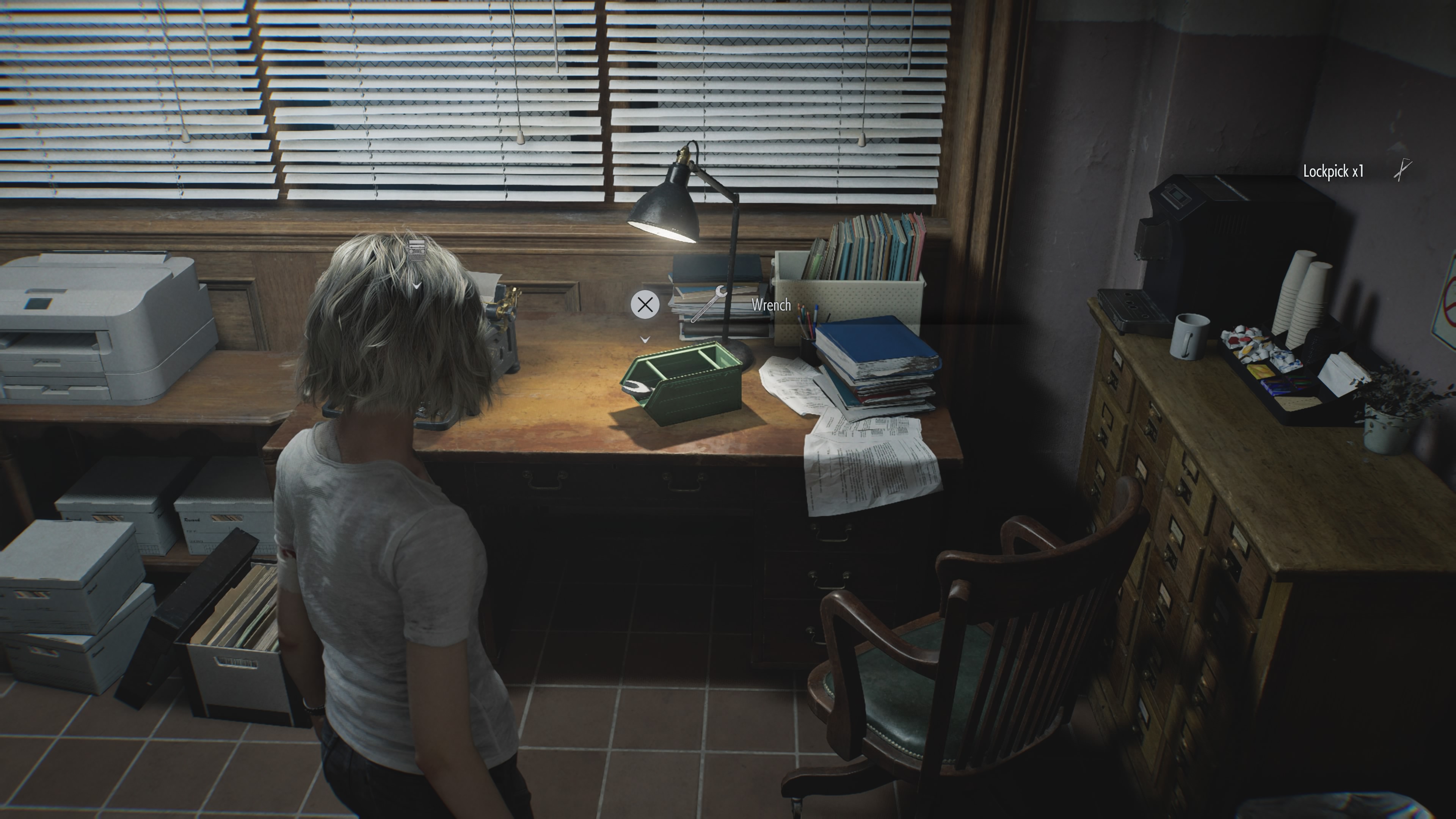
Task: Select the Wrench pickup label
Action: point(770,305)
